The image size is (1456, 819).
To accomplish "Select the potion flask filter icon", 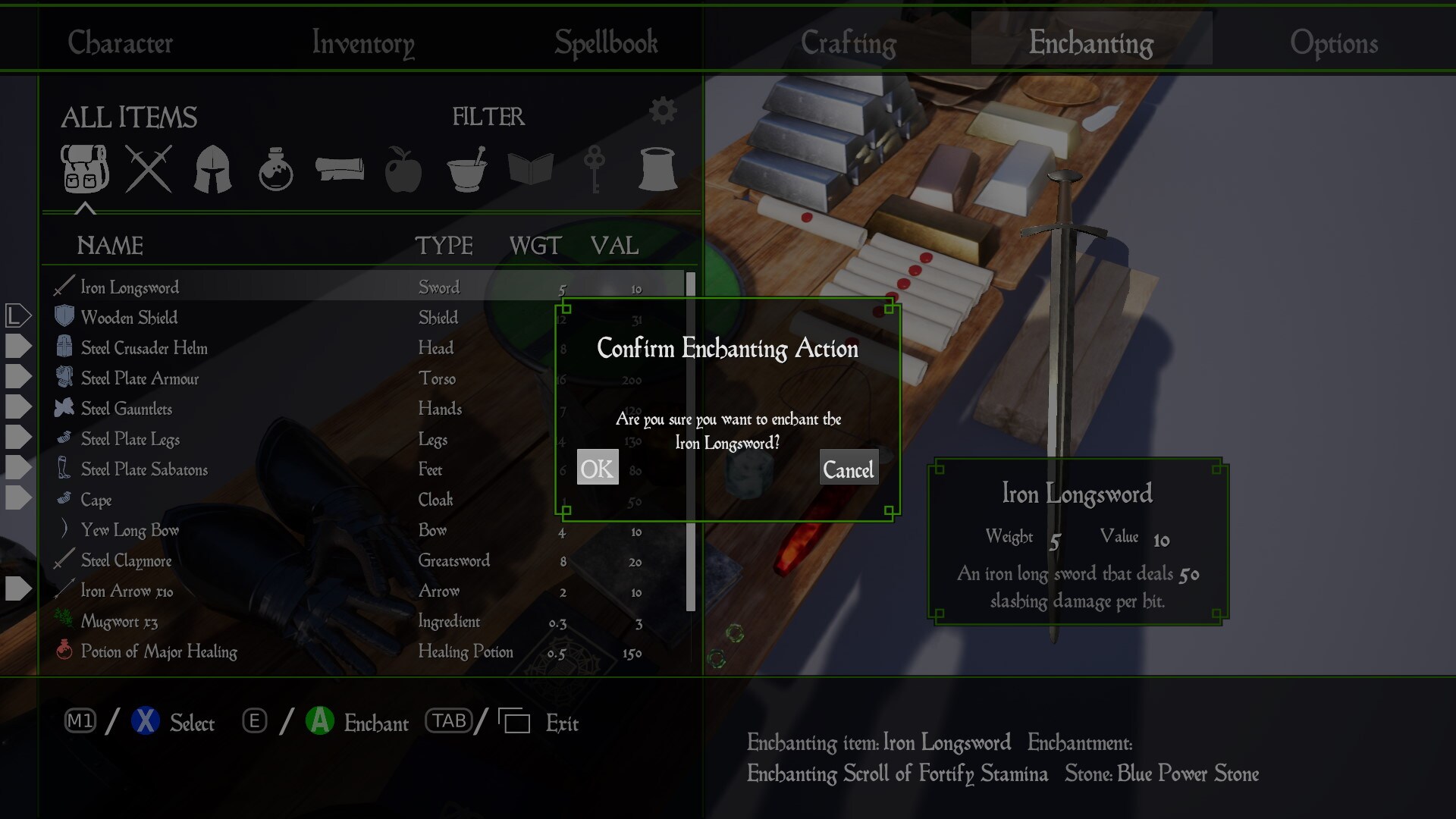I will [275, 168].
